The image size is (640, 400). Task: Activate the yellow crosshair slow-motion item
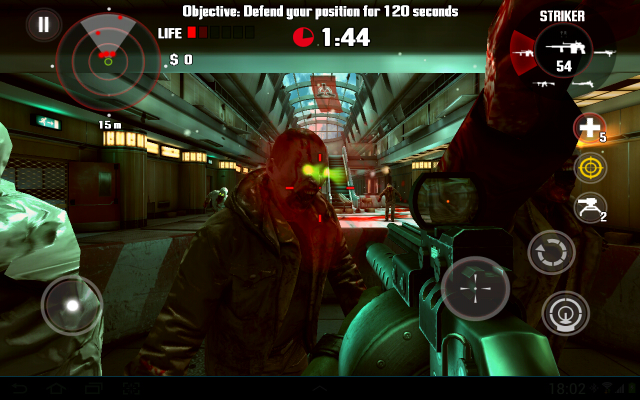tap(590, 167)
